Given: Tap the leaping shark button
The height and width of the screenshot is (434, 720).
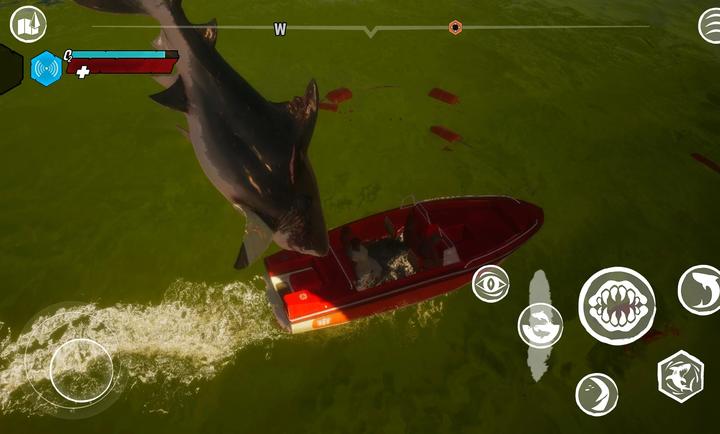Looking at the screenshot, I should 700,290.
